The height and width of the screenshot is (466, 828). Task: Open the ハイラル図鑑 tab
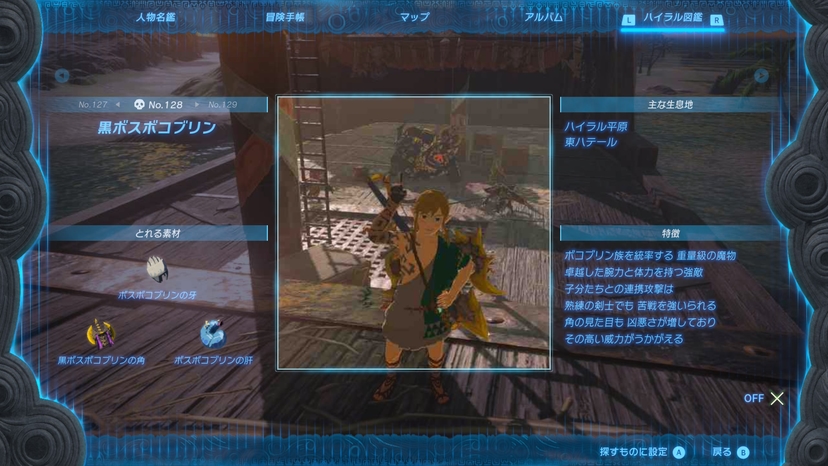coord(673,18)
